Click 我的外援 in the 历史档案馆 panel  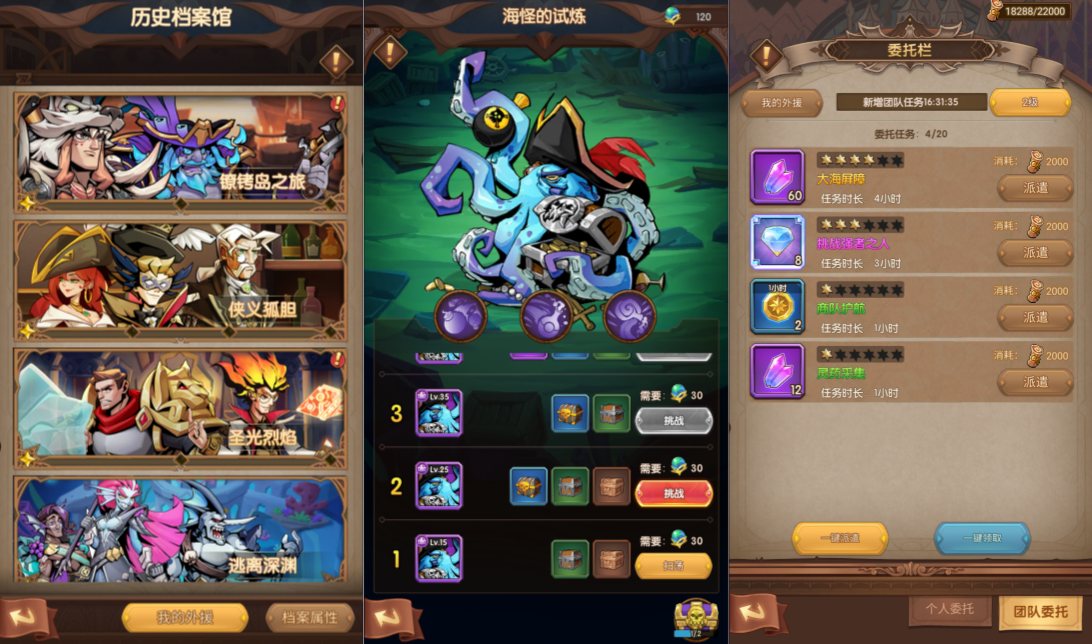185,617
